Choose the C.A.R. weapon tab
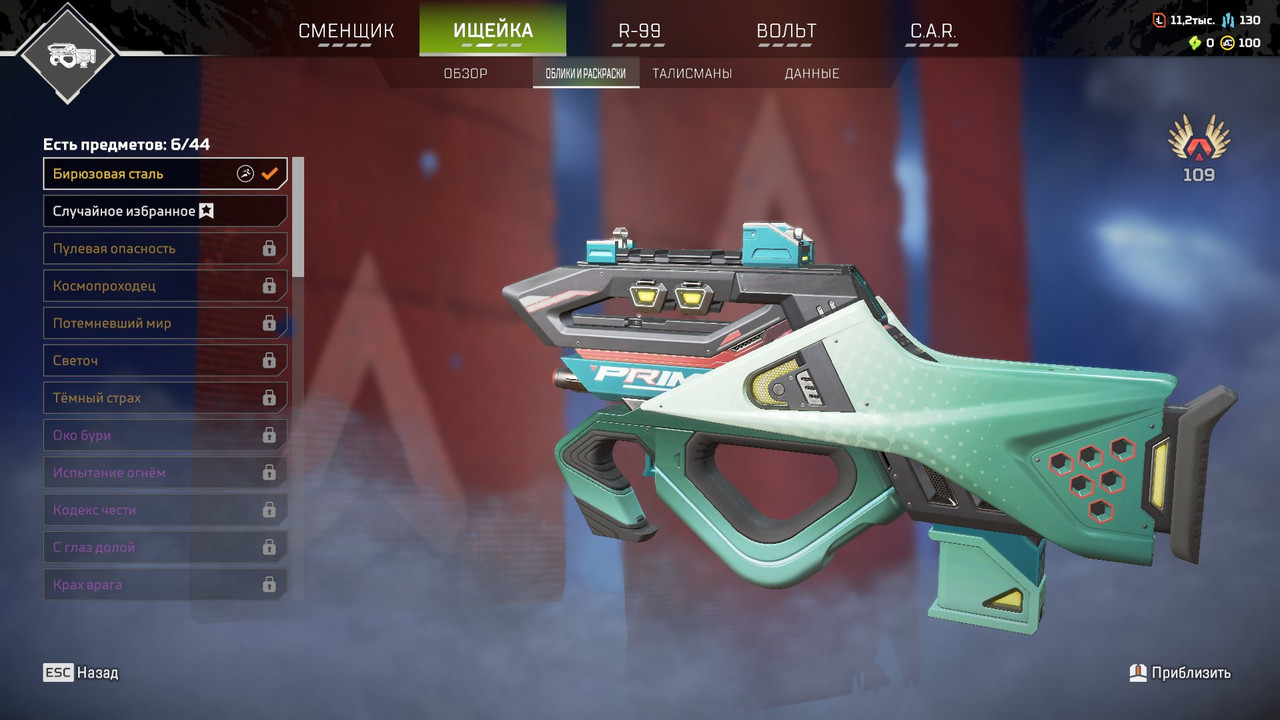This screenshot has width=1280, height=720. 932,31
